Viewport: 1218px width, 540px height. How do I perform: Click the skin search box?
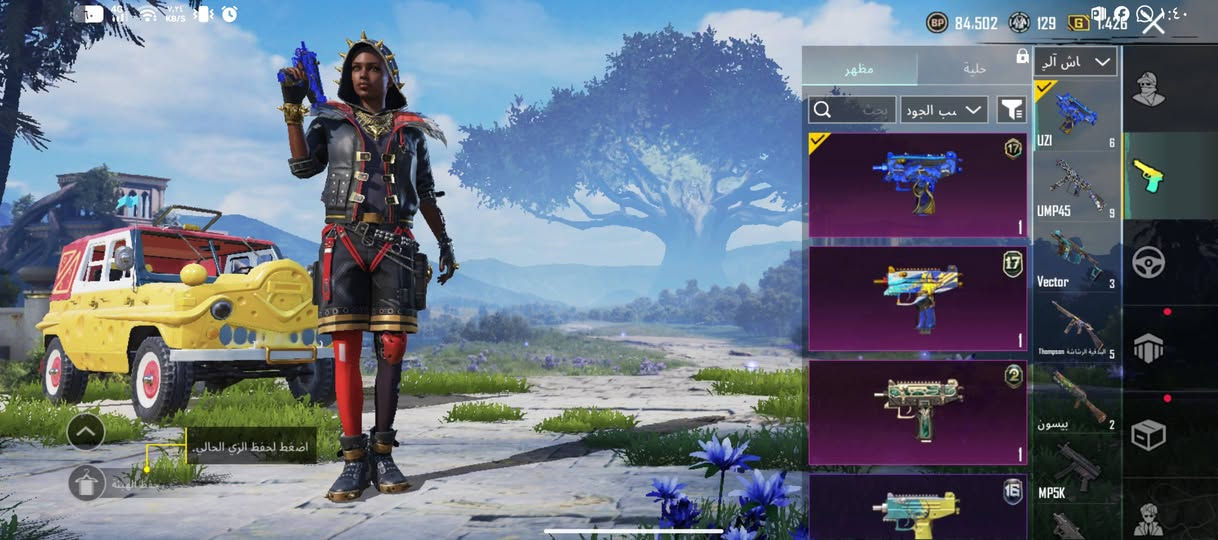pos(851,110)
